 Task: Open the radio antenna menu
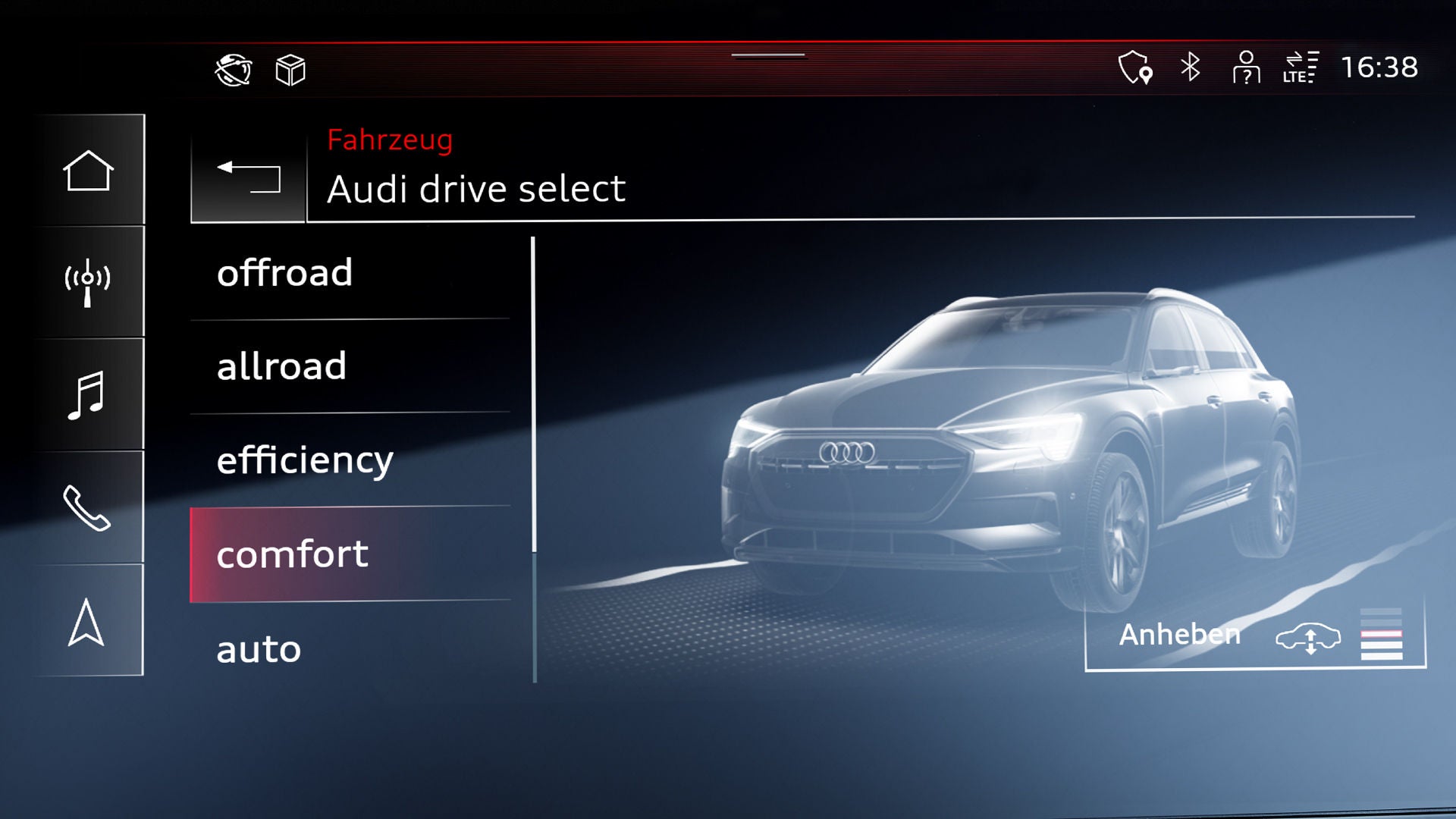[x=88, y=282]
